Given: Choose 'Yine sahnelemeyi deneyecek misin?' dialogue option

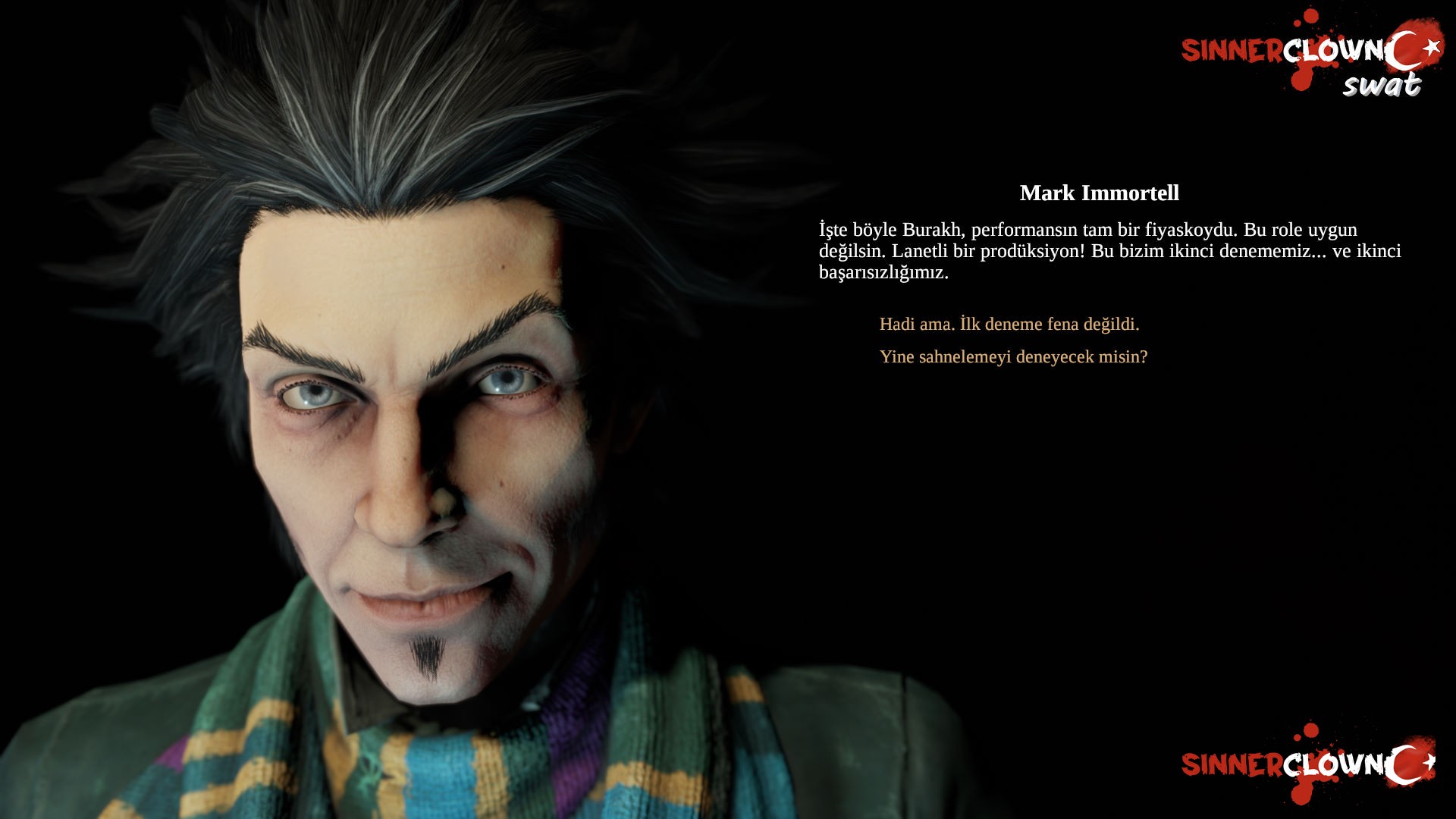Looking at the screenshot, I should (x=1014, y=358).
